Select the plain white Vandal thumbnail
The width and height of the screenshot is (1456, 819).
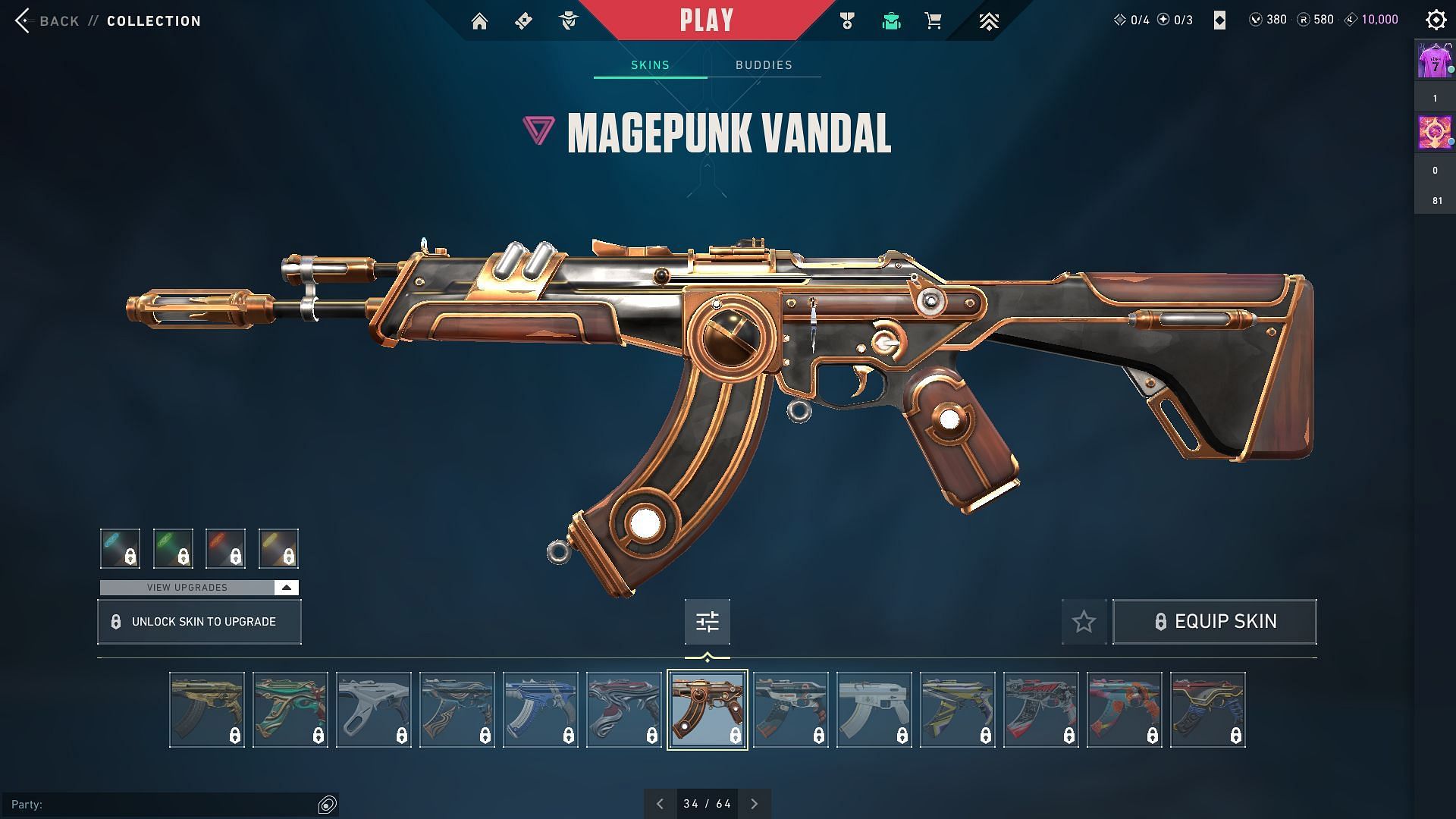tap(874, 710)
